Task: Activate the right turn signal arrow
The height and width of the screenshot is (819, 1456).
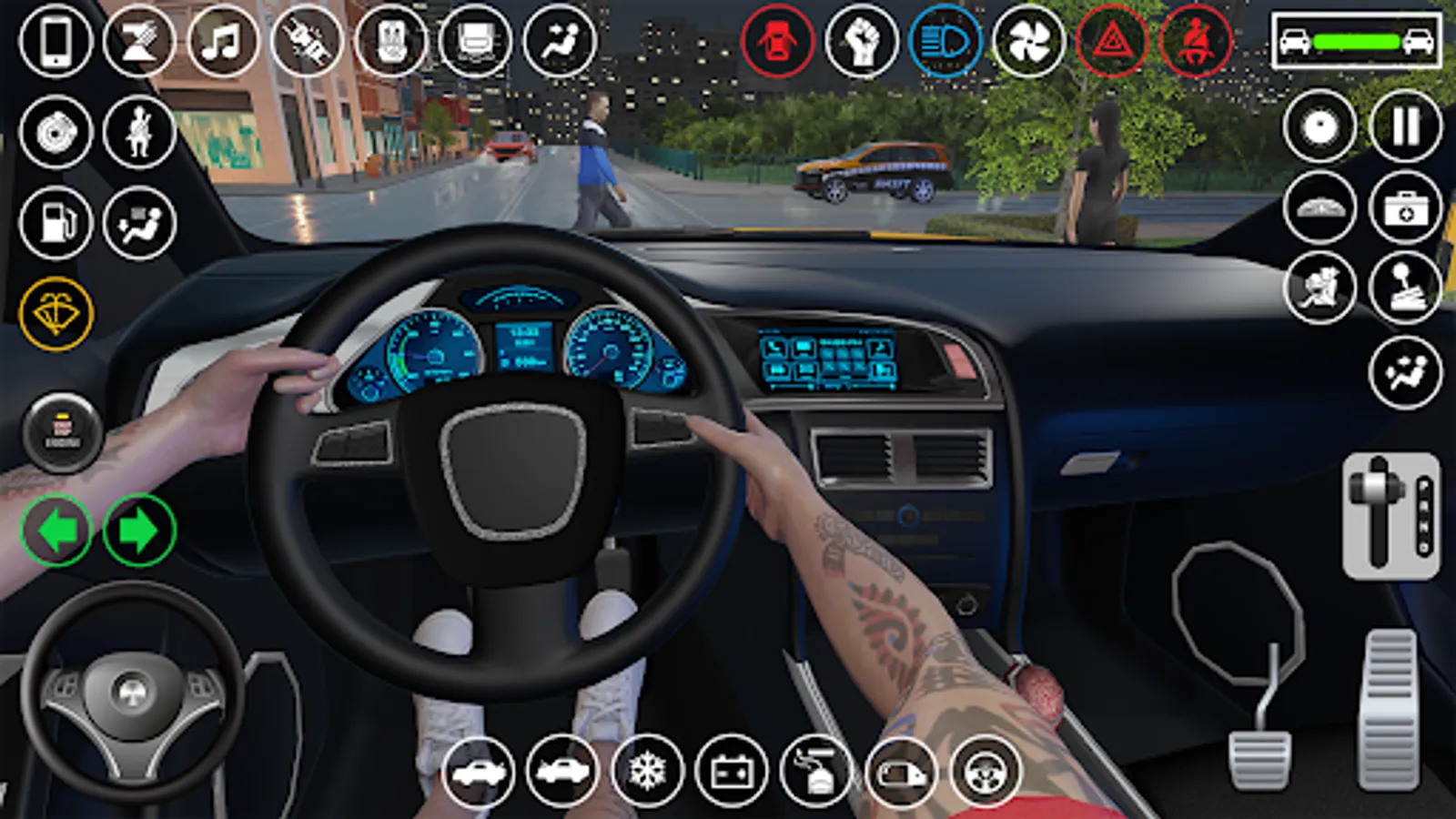Action: tap(139, 530)
